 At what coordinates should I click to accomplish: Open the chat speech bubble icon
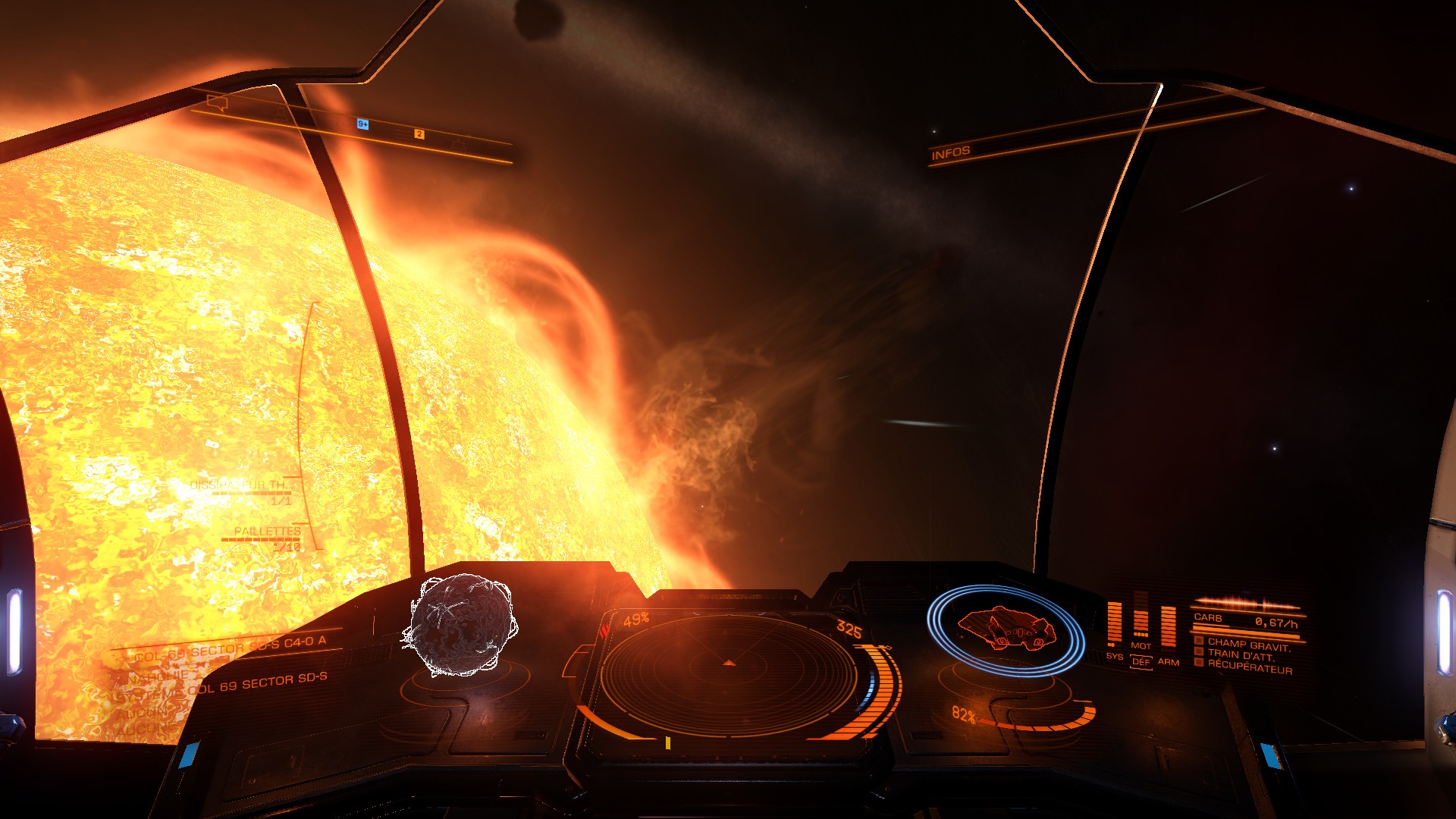(217, 103)
